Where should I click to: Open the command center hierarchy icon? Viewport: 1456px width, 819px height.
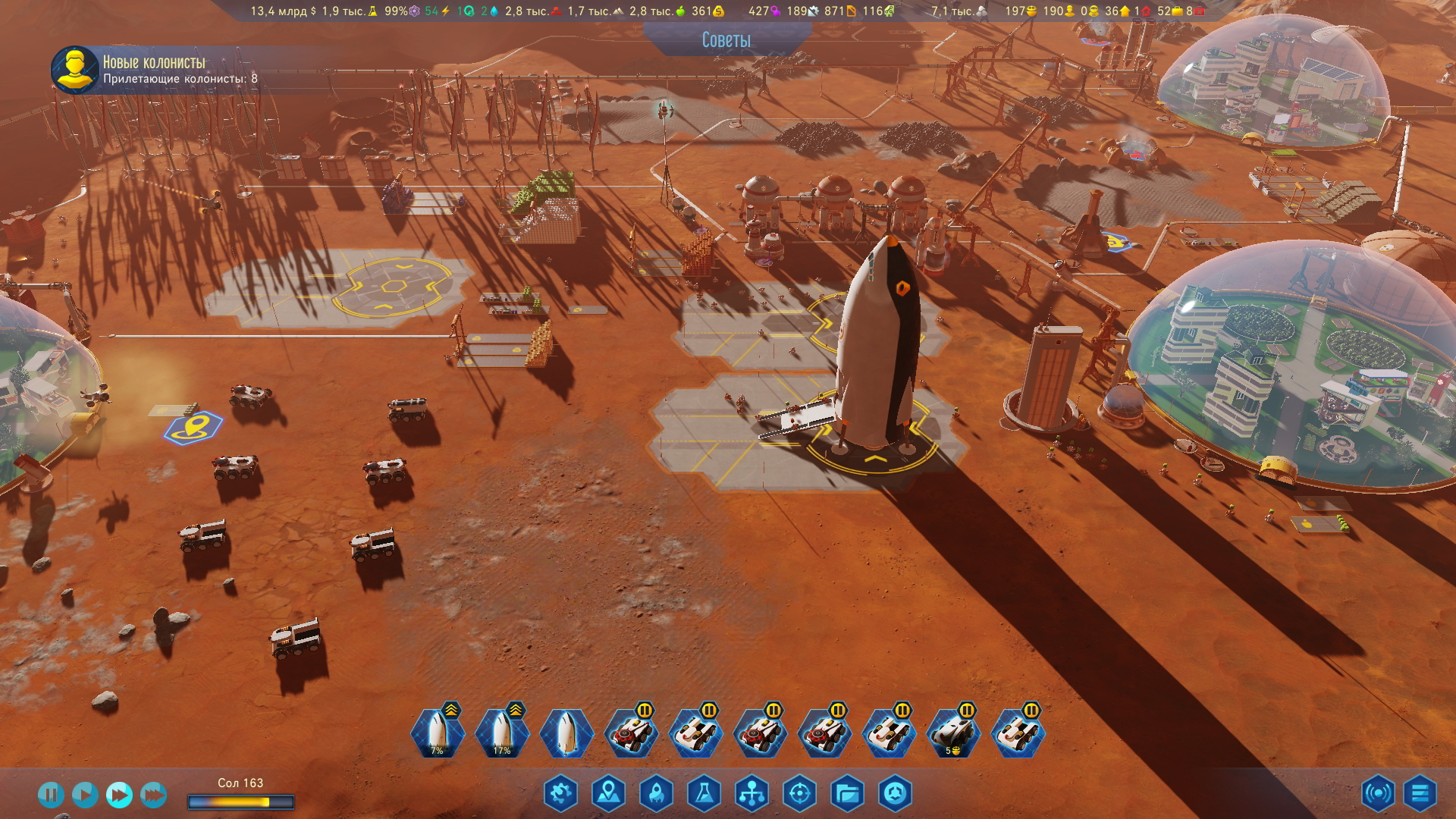coord(752,794)
